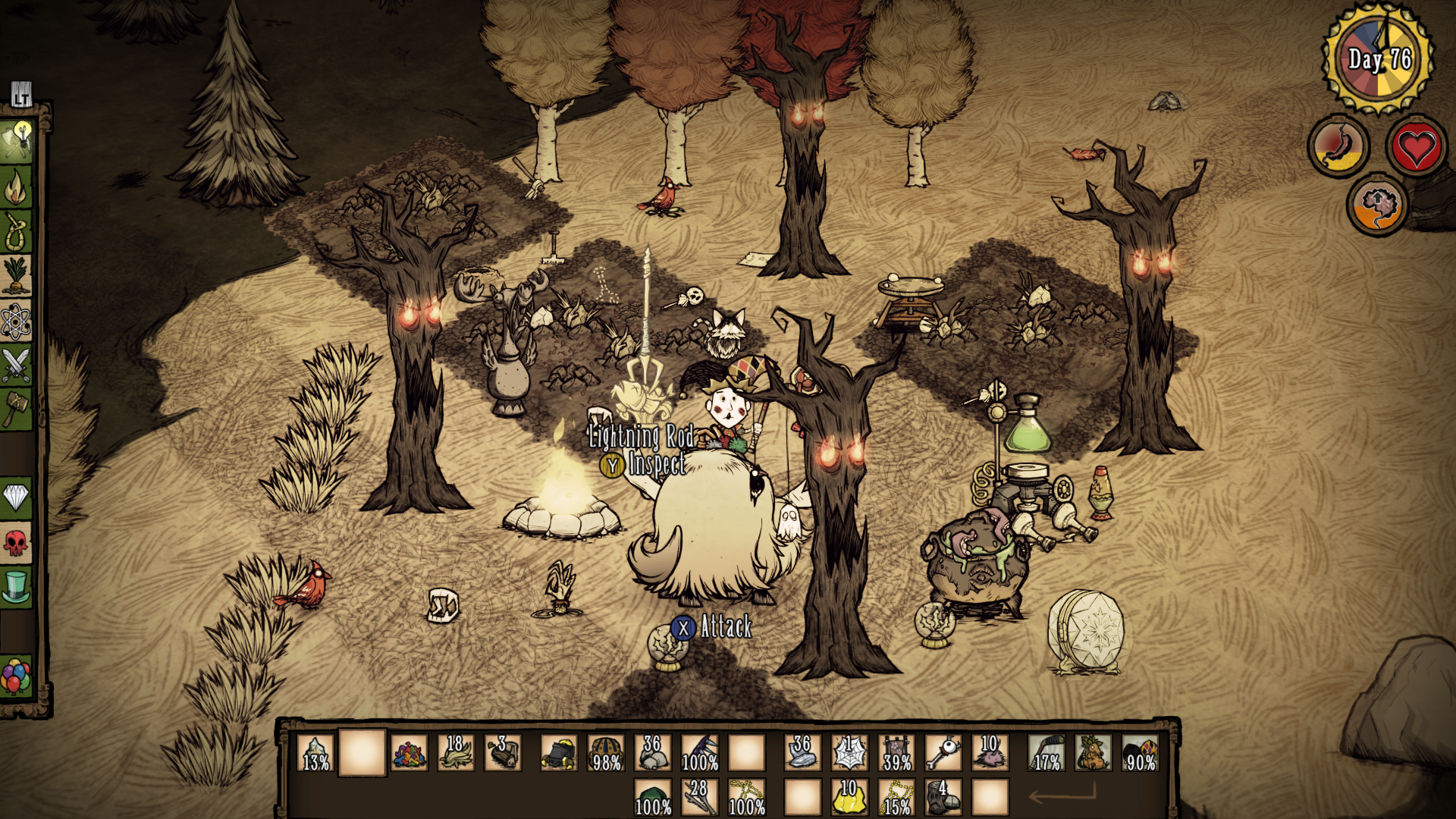This screenshot has width=1456, height=819.
Task: Select the stack of 36 rocks
Action: pos(652,753)
